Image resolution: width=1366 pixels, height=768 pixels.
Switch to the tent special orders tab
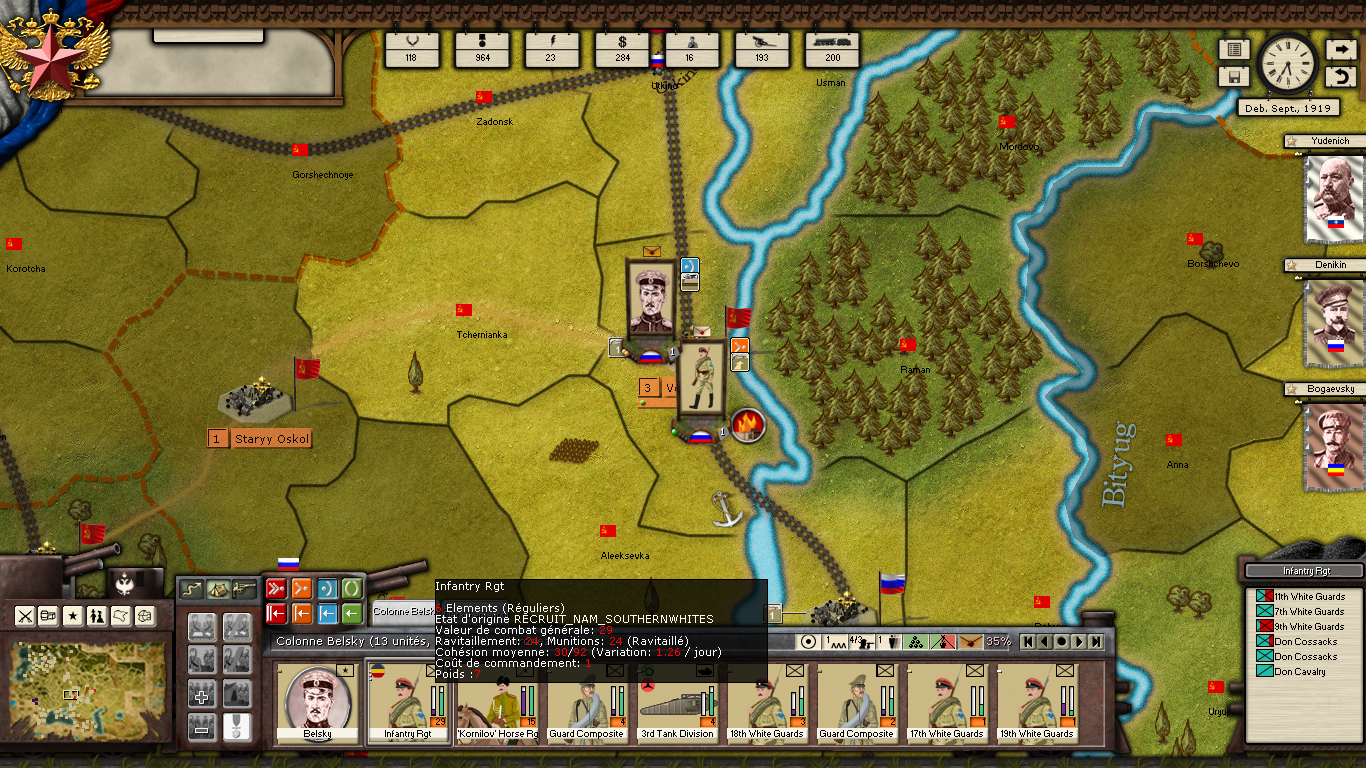click(x=217, y=589)
